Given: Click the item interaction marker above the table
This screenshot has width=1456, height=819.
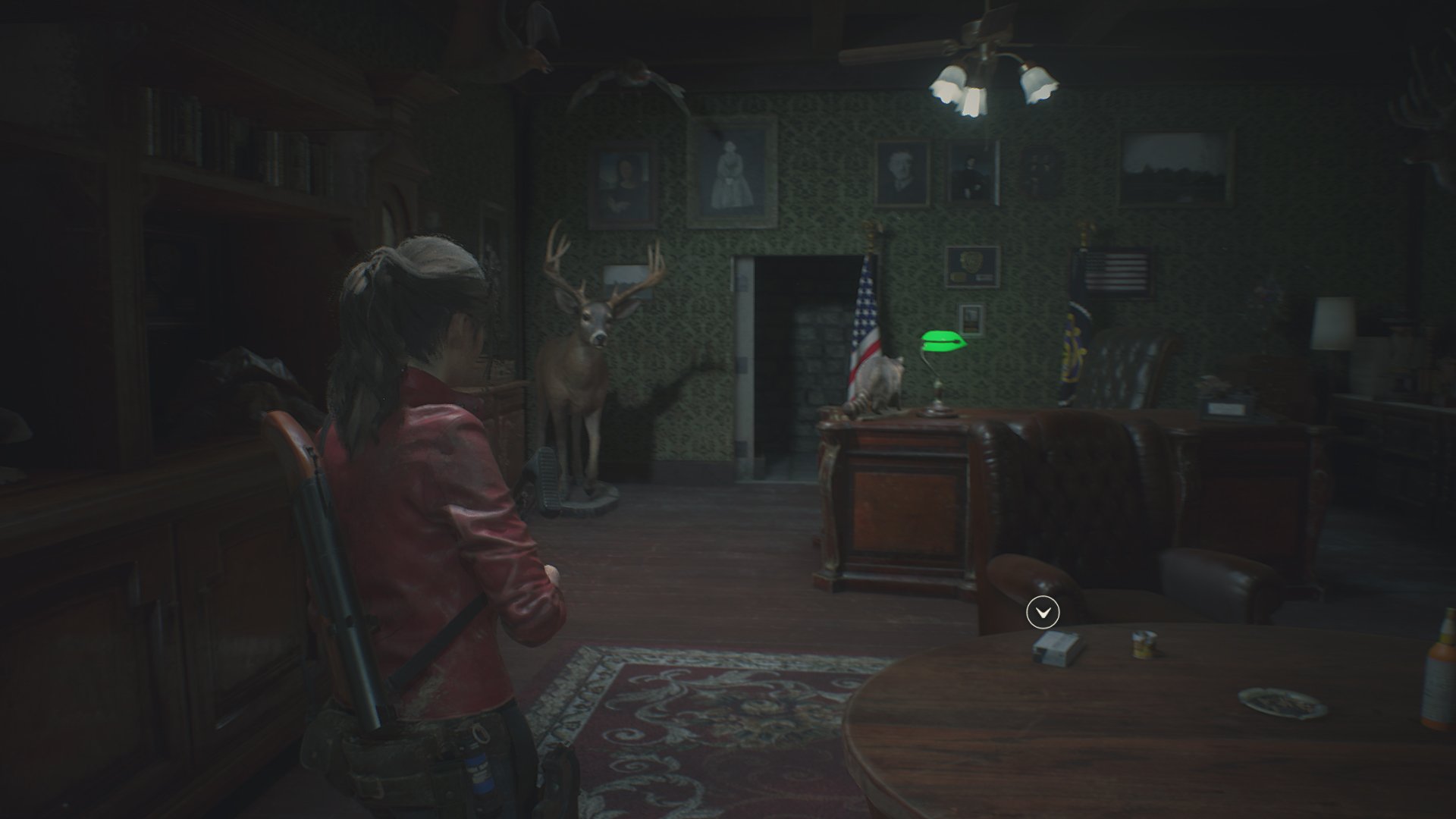Looking at the screenshot, I should pos(1042,612).
